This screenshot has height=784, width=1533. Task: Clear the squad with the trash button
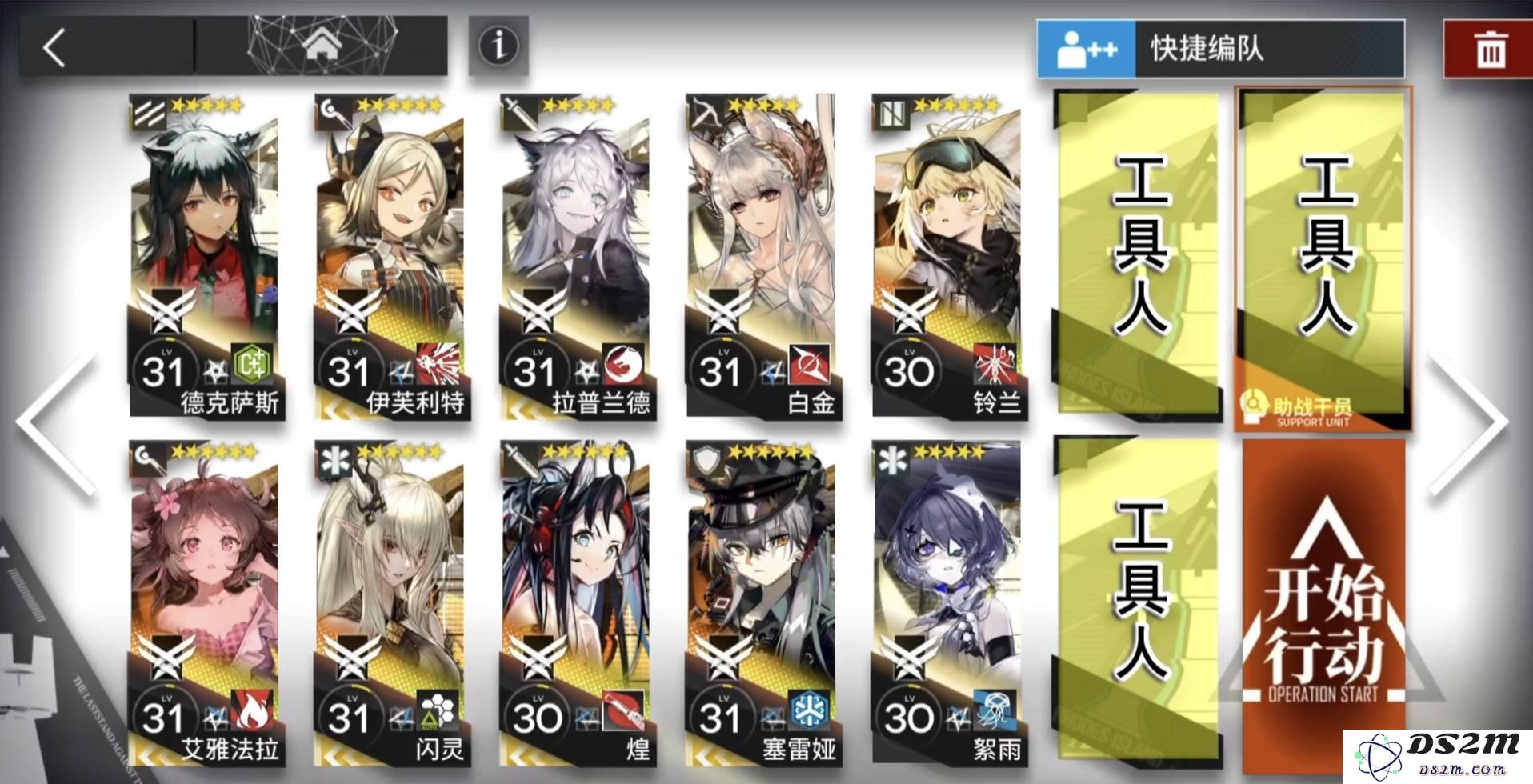(1488, 50)
